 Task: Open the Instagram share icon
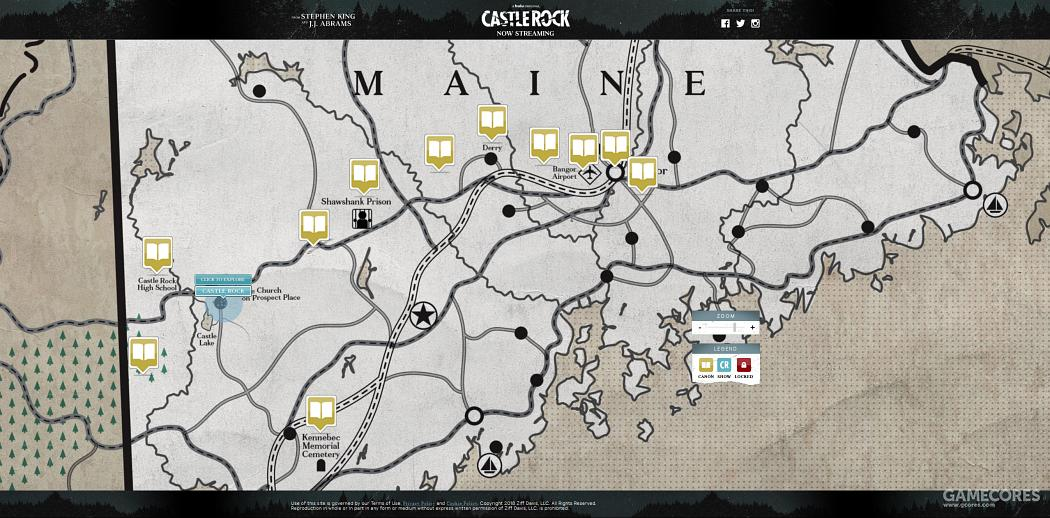click(756, 23)
